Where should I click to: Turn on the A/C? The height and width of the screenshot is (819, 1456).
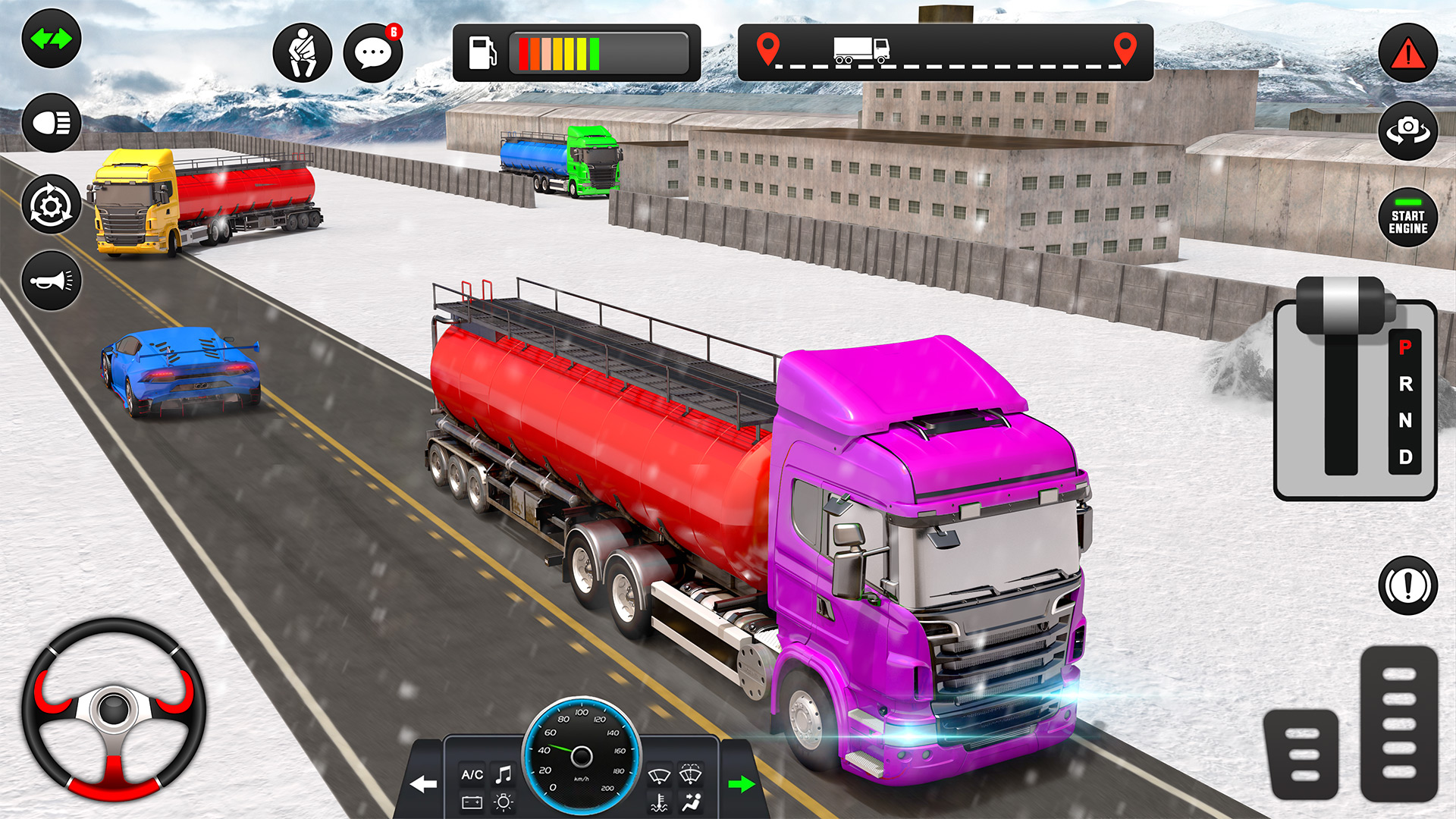(x=470, y=773)
